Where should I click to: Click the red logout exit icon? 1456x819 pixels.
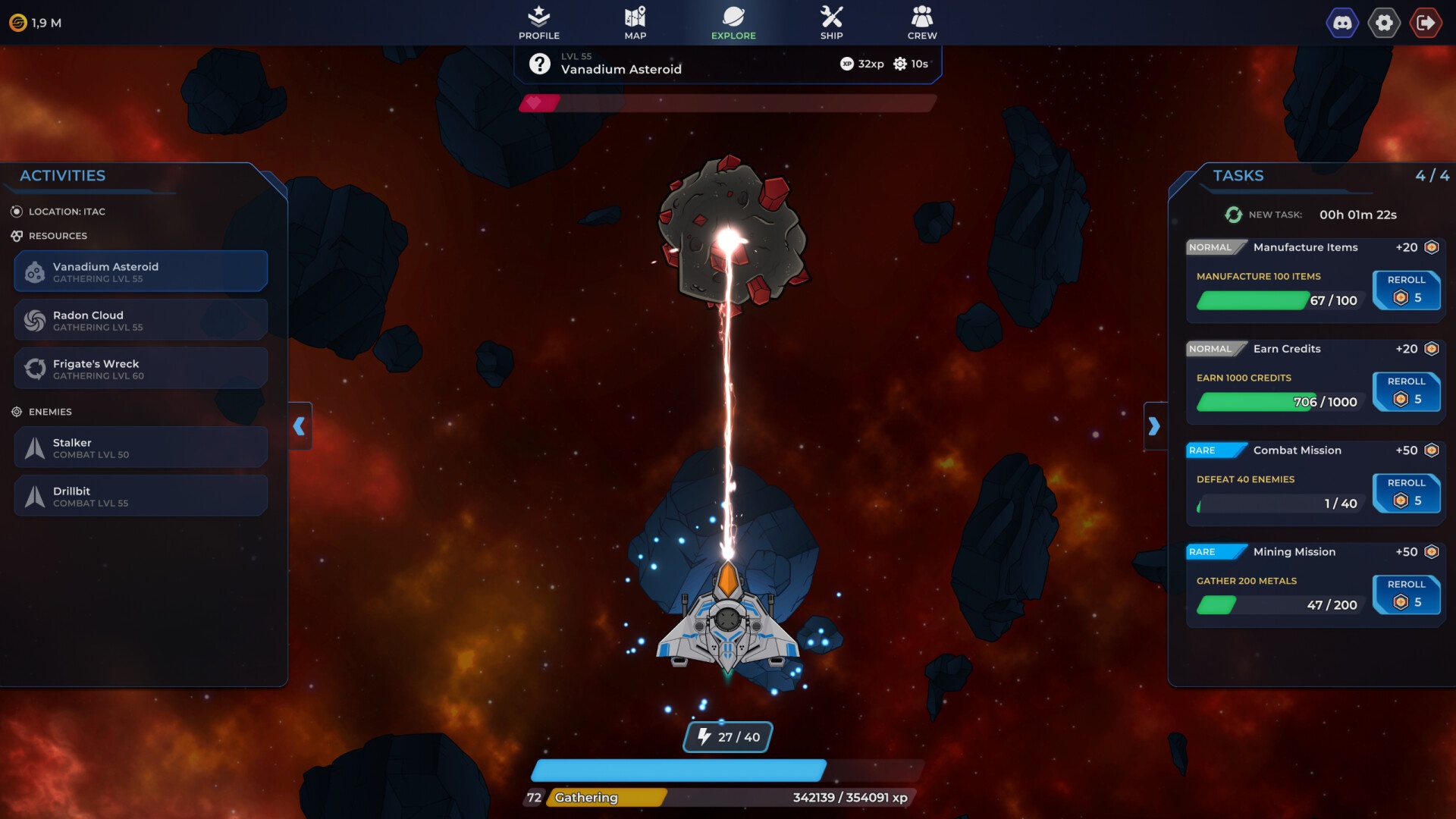[1426, 23]
